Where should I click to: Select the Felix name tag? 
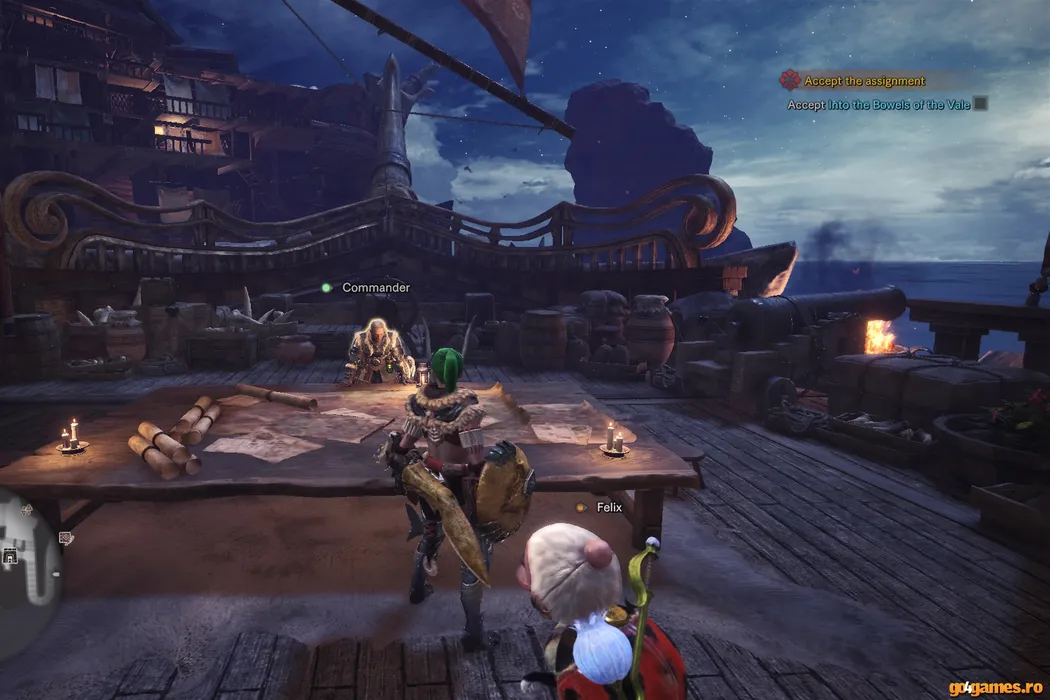[609, 508]
